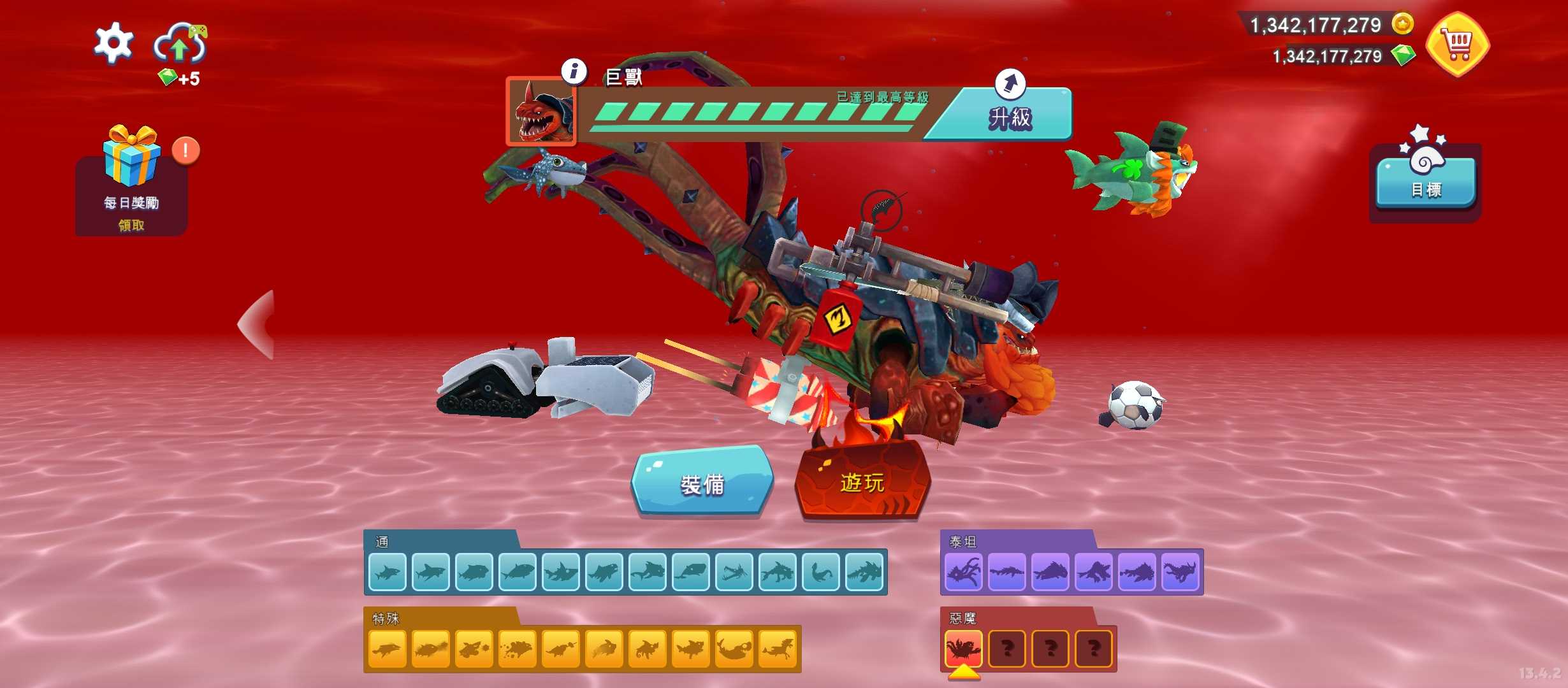
Task: Open the 目標 missions panel
Action: 1425,183
